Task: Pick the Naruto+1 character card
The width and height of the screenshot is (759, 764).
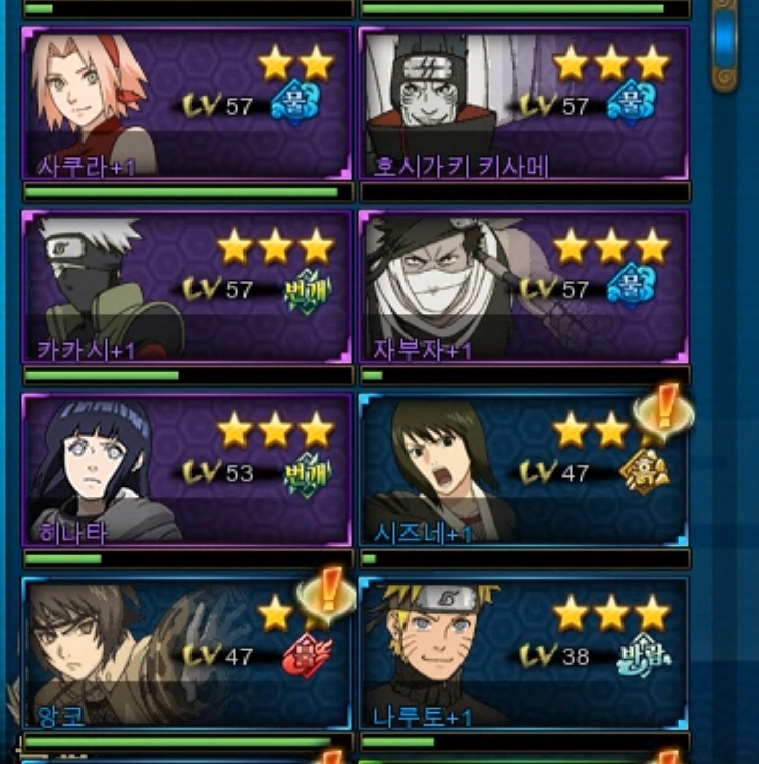Action: pos(524,653)
